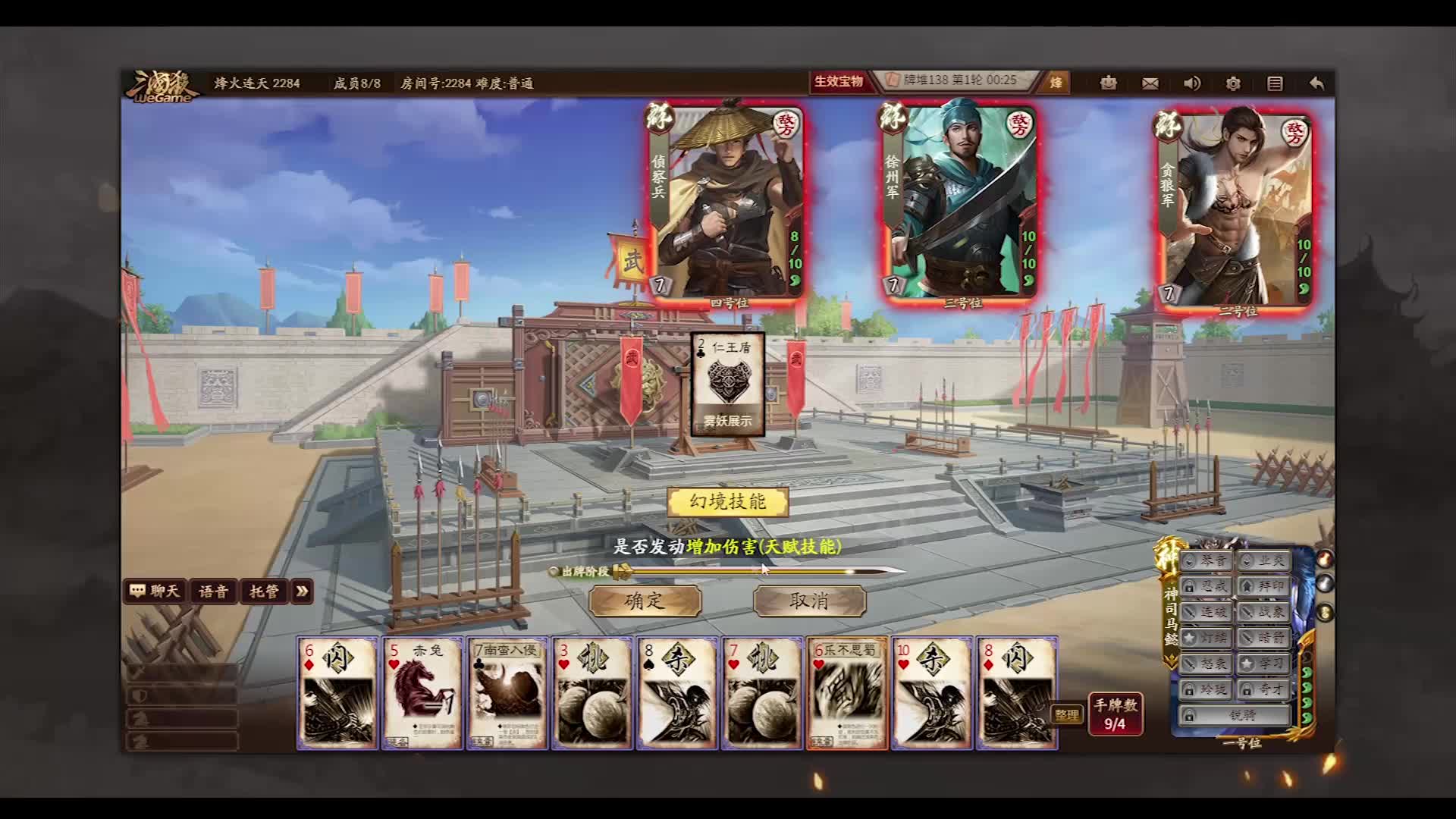Open the 聊天 chat tab

155,592
